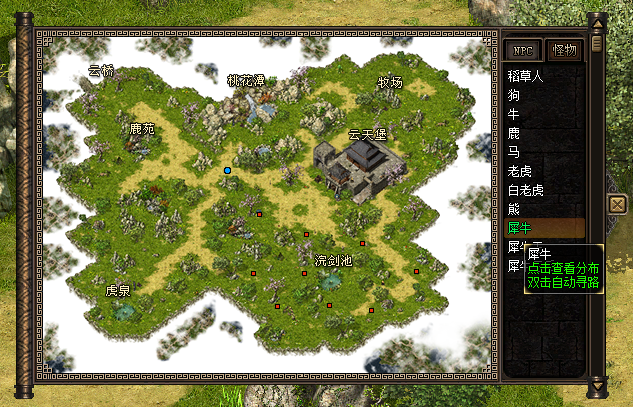Select 稻草人 in the monster list
633x407 pixels.
[526, 76]
